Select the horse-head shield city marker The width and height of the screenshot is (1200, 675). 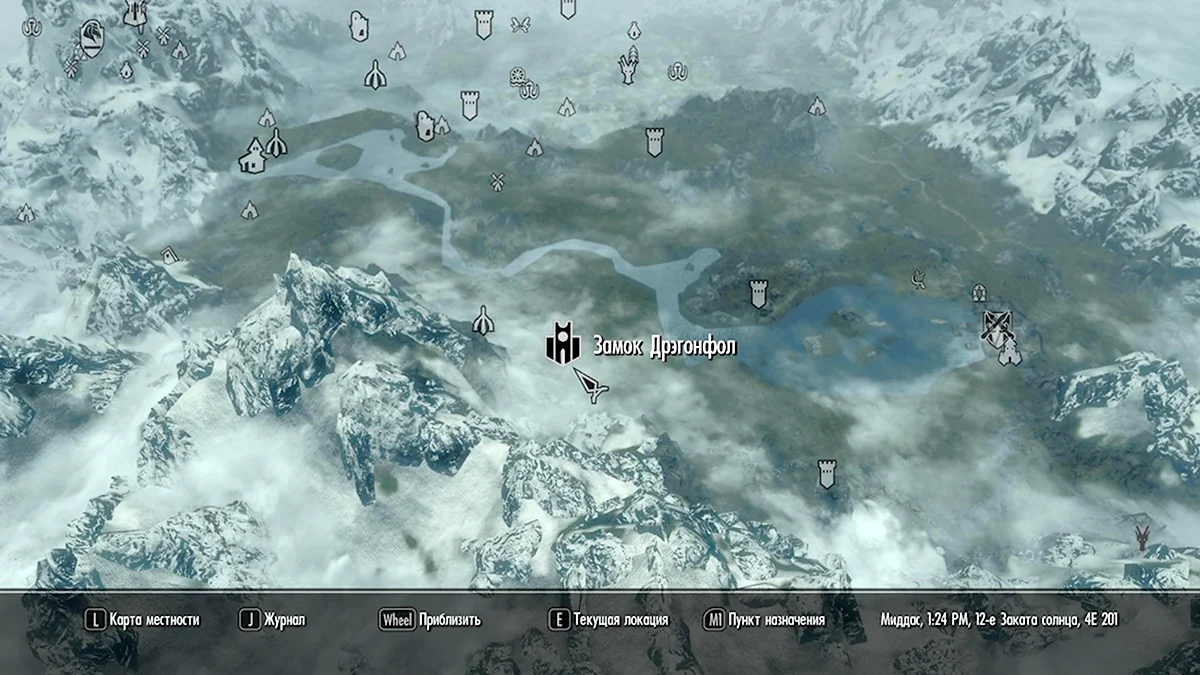91,39
